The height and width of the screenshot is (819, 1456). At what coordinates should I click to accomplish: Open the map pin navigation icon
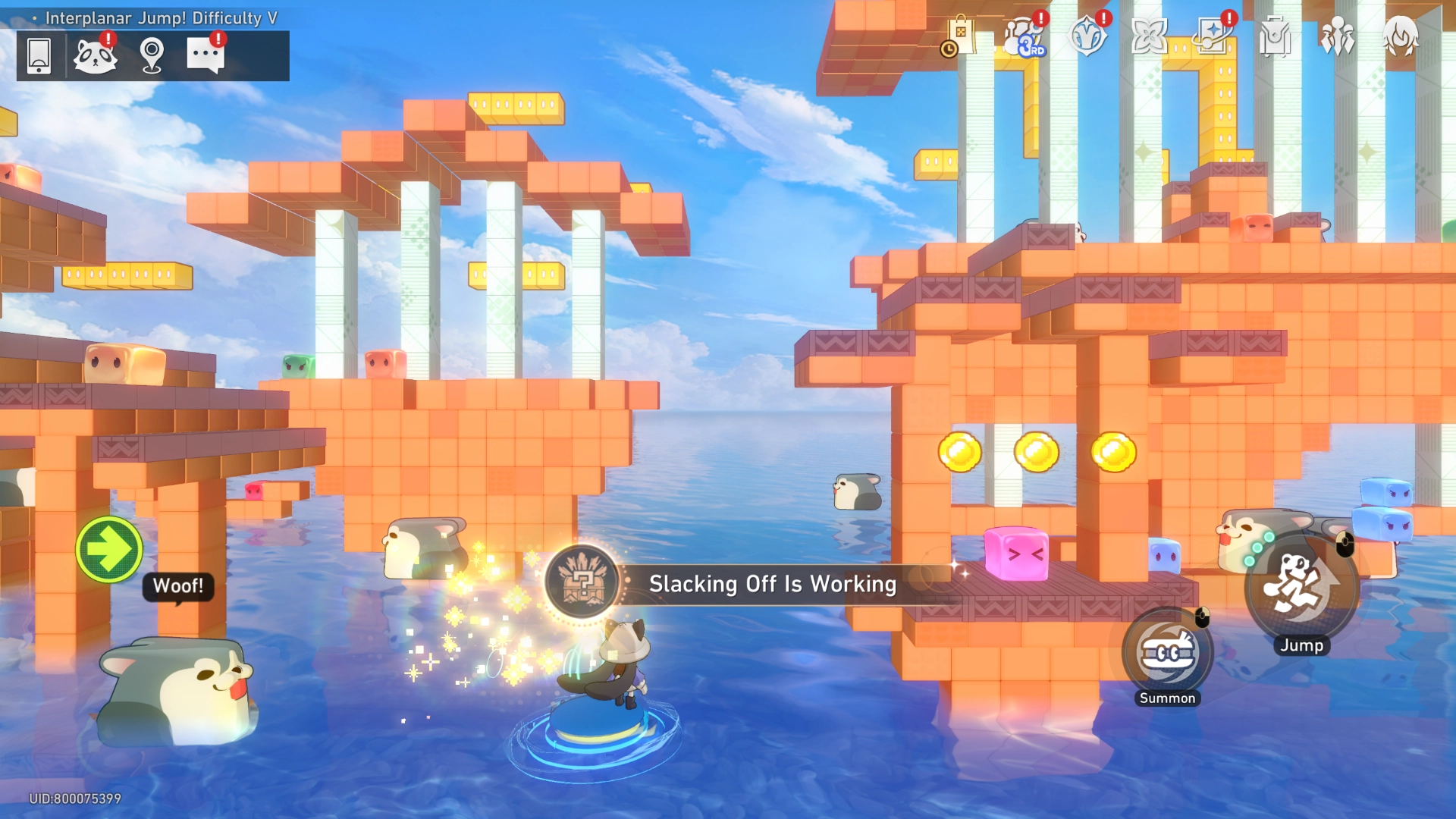pyautogui.click(x=152, y=56)
